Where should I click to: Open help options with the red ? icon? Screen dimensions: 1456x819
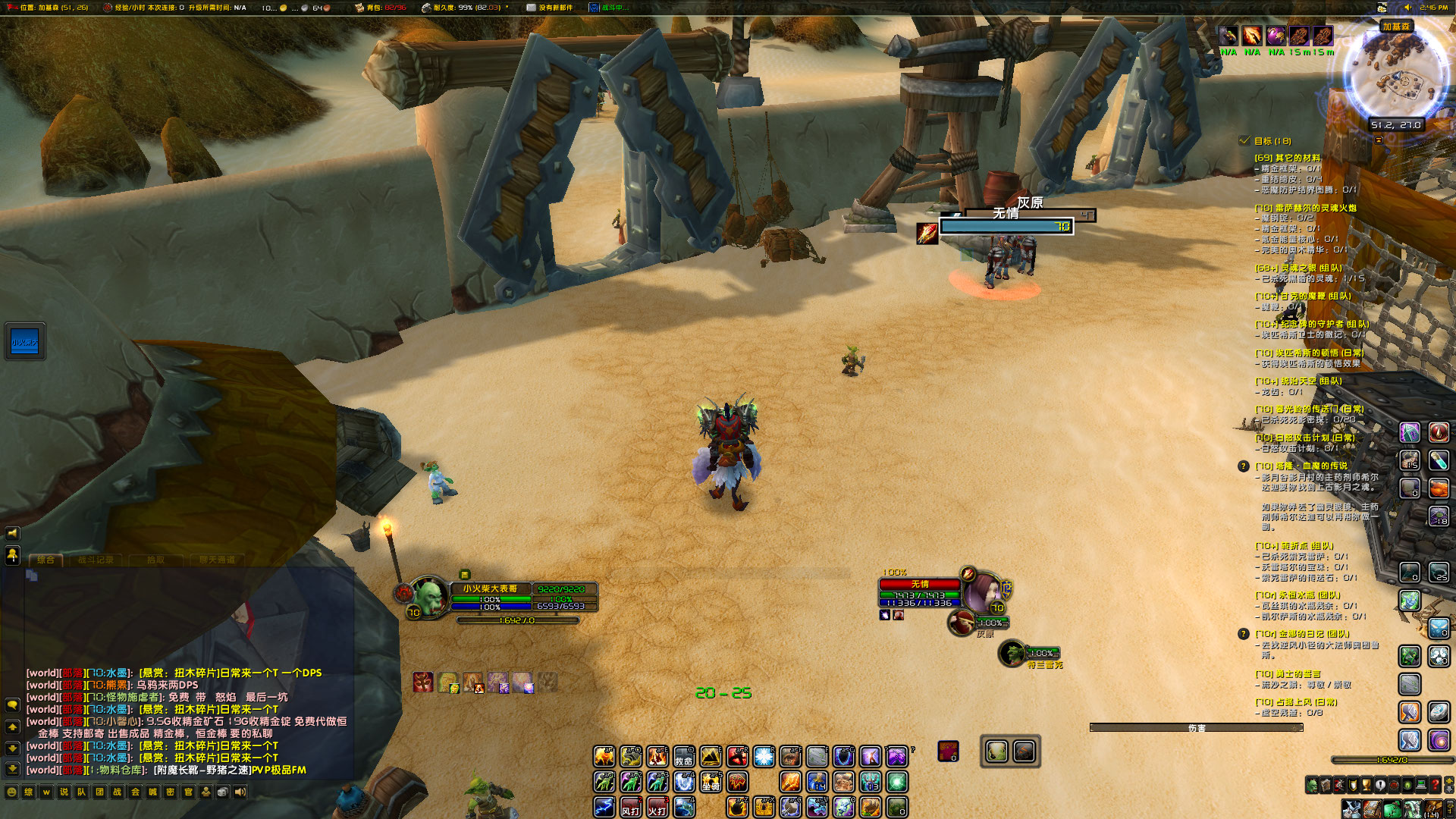1436,784
